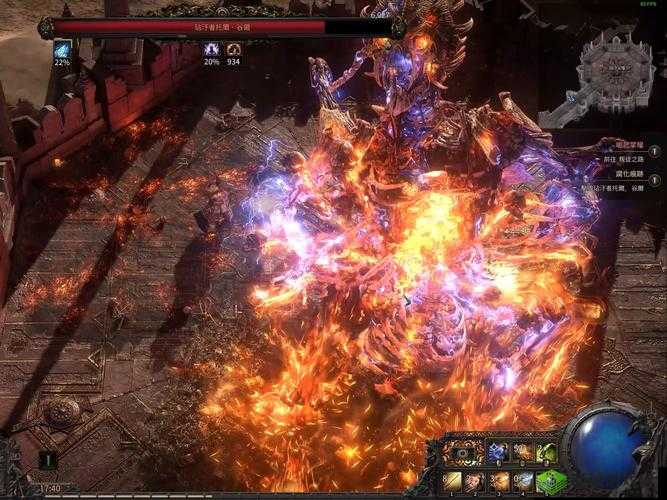Activate the golden slash skill in slot 1
Viewport: 667px width, 500px height.
[x=453, y=481]
